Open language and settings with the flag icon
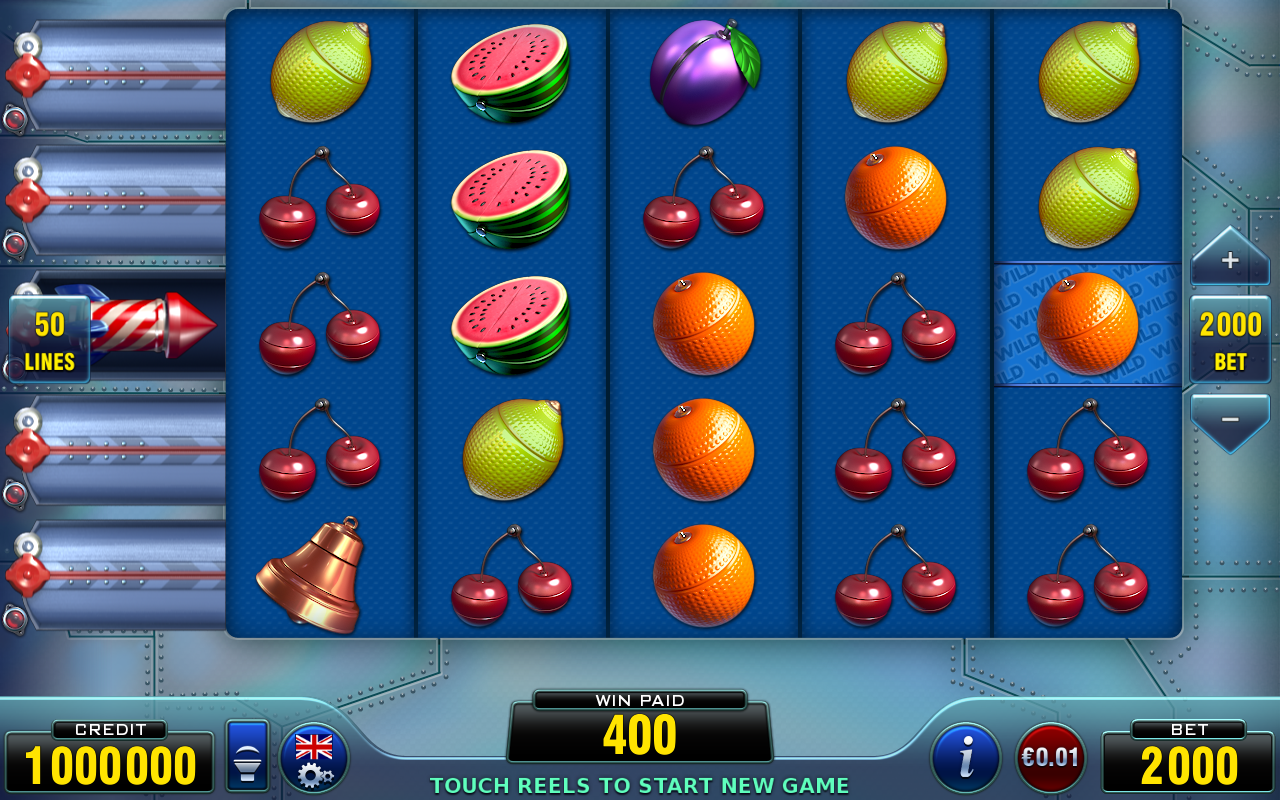The width and height of the screenshot is (1280, 800). click(314, 758)
